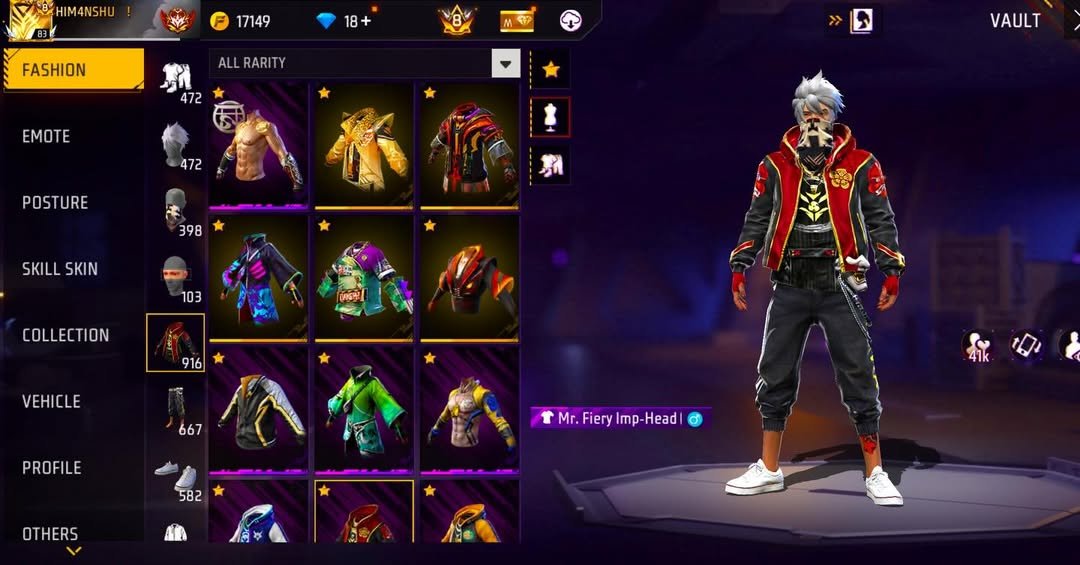This screenshot has height=565, width=1080.
Task: Toggle the favorites star filter
Action: (x=550, y=69)
